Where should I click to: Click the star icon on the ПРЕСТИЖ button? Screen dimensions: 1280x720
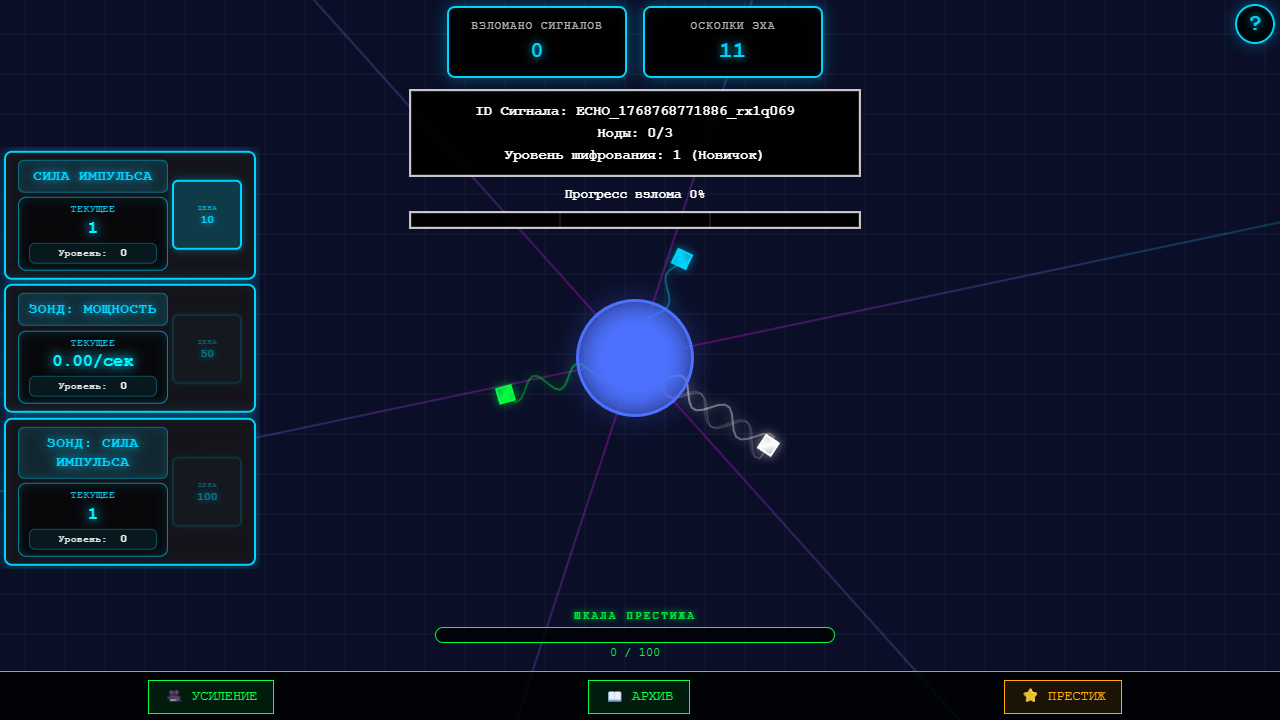(1029, 697)
